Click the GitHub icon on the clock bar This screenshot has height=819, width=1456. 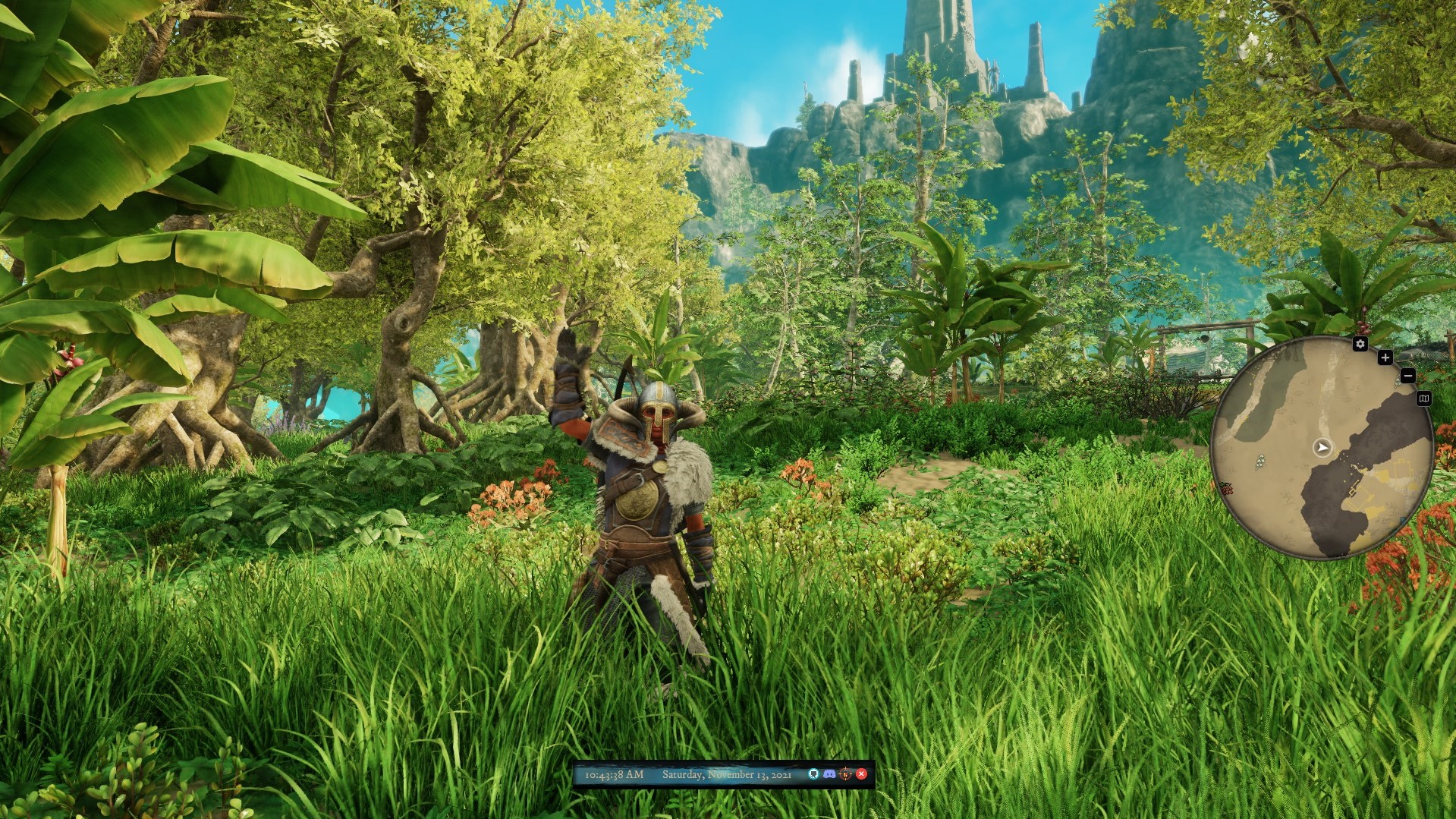813,774
